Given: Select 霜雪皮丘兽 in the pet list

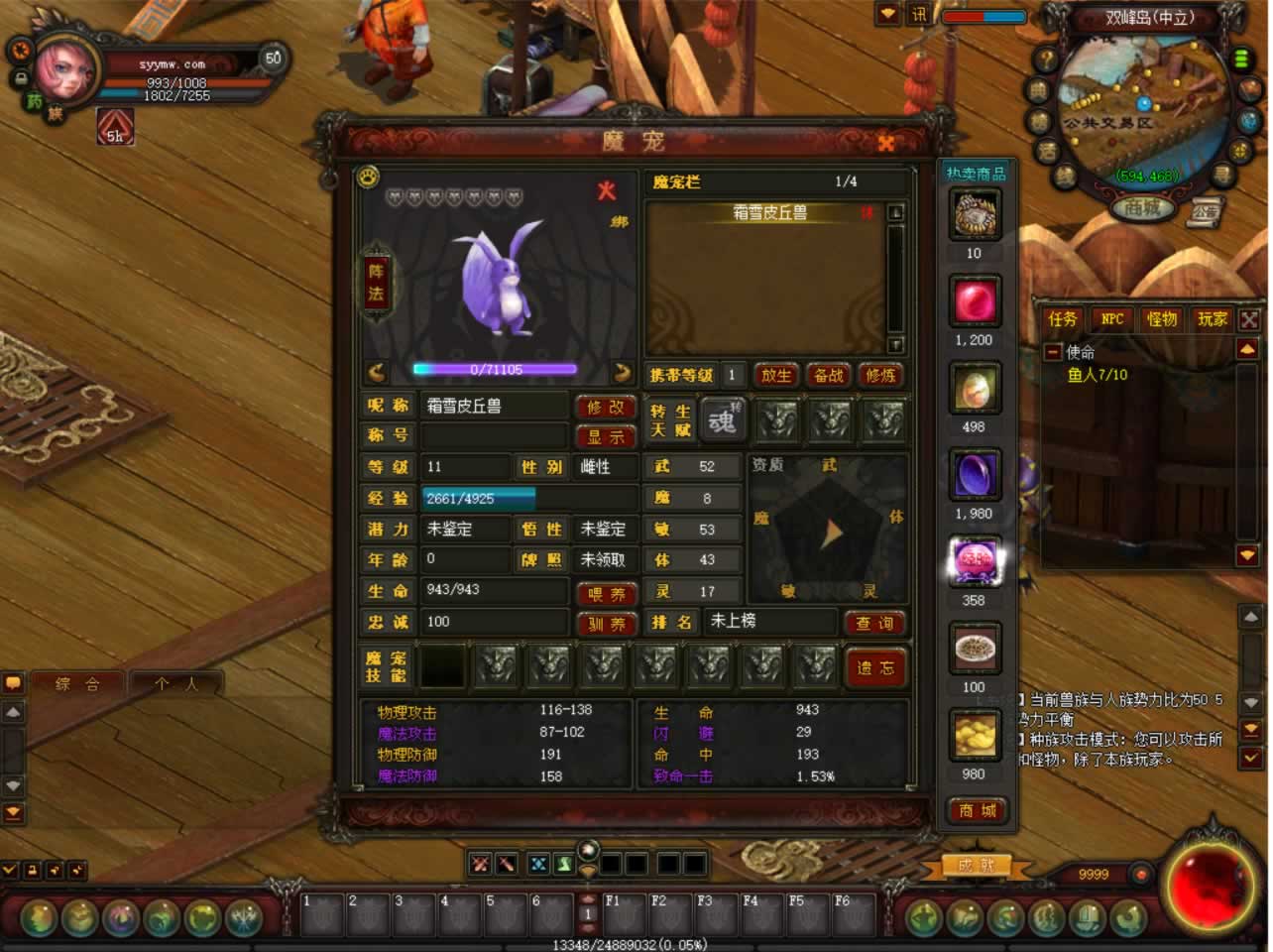Looking at the screenshot, I should [x=769, y=212].
